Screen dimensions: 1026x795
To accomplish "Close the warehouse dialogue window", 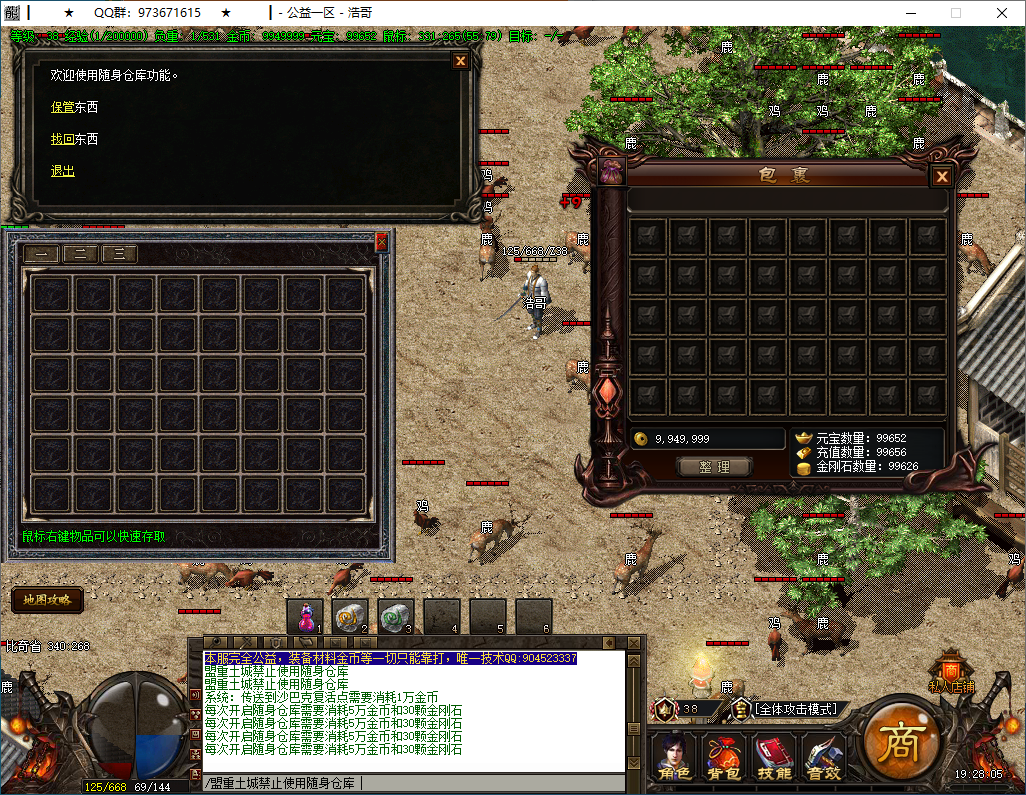I will pyautogui.click(x=460, y=61).
